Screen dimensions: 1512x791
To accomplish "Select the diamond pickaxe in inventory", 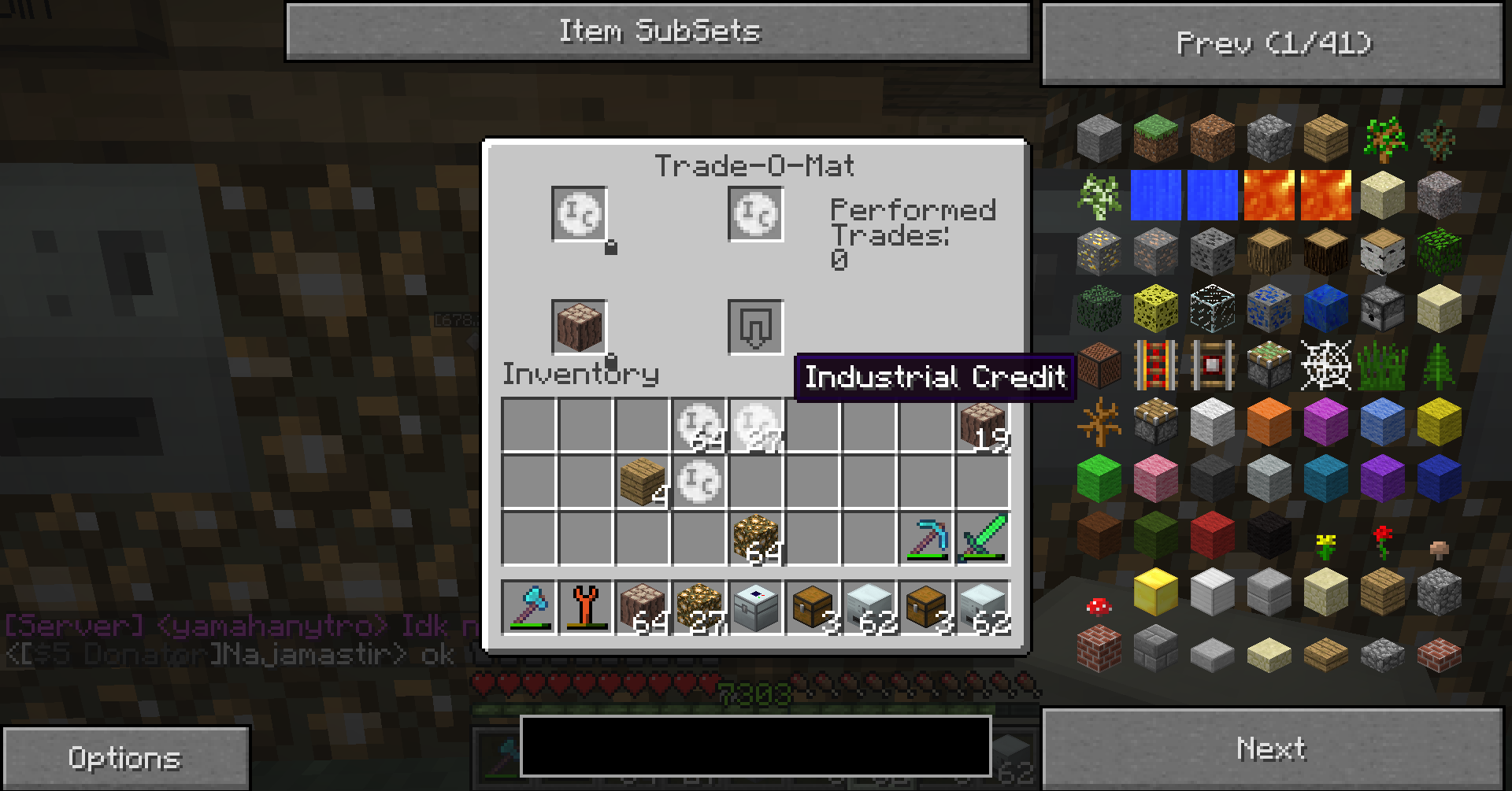I will (926, 538).
